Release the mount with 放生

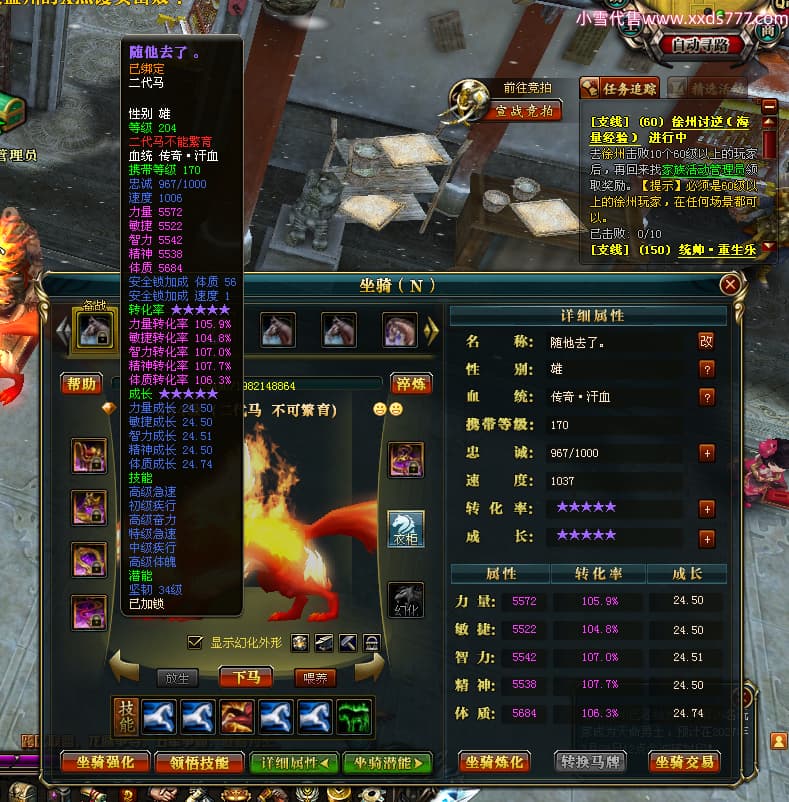click(176, 678)
